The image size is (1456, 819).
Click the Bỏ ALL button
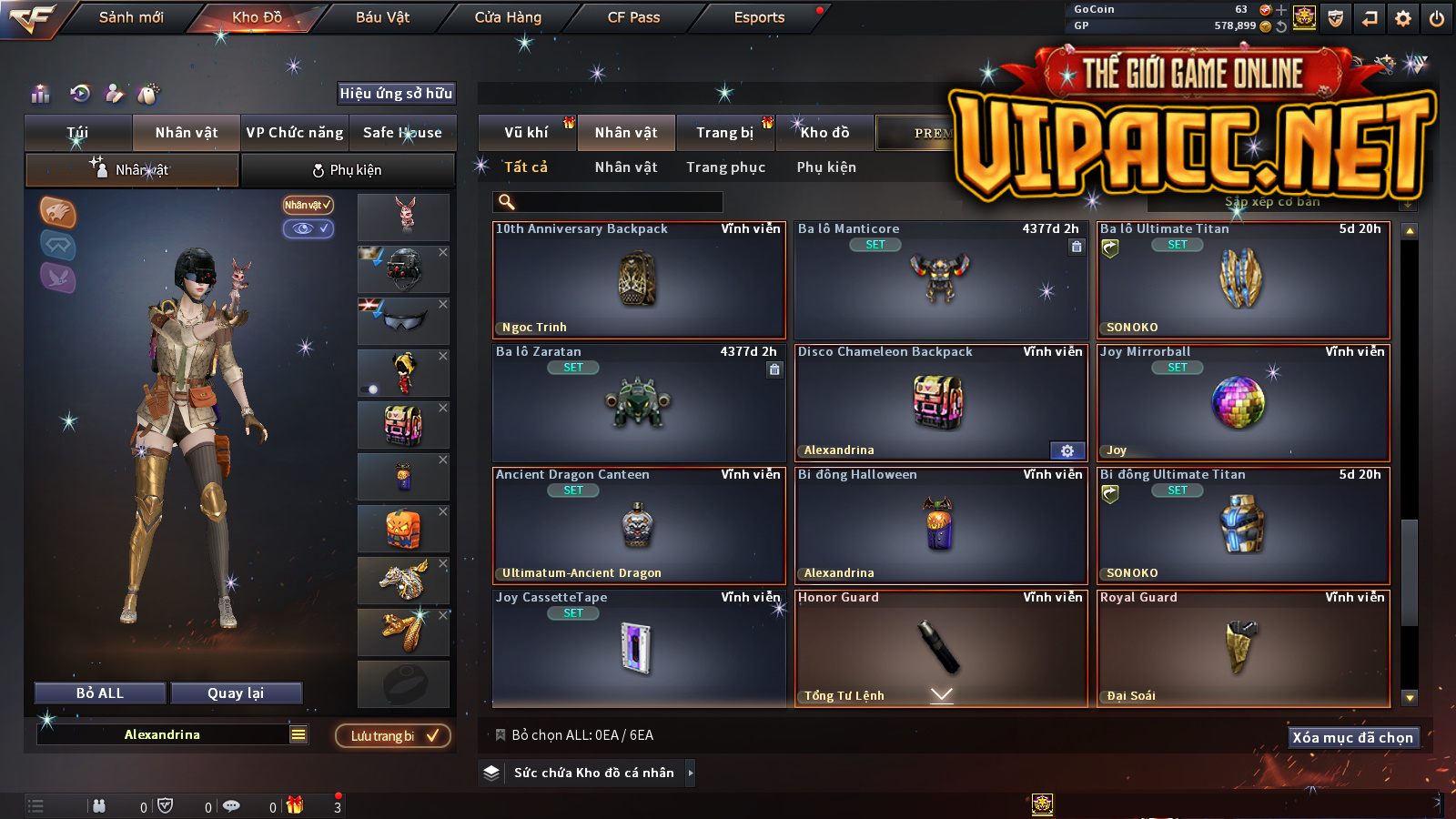[100, 693]
